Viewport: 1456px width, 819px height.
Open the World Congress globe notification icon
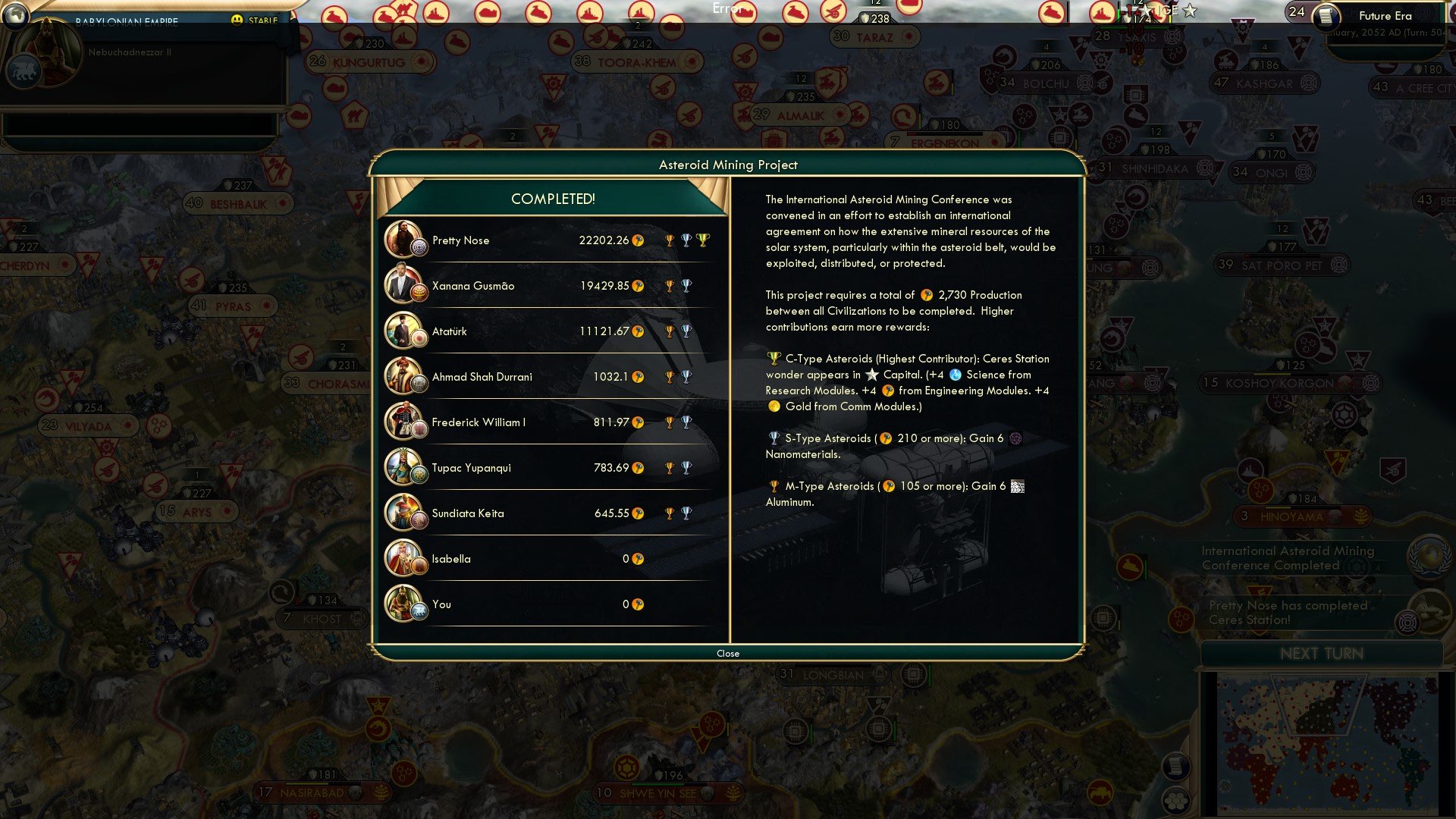(x=1429, y=557)
